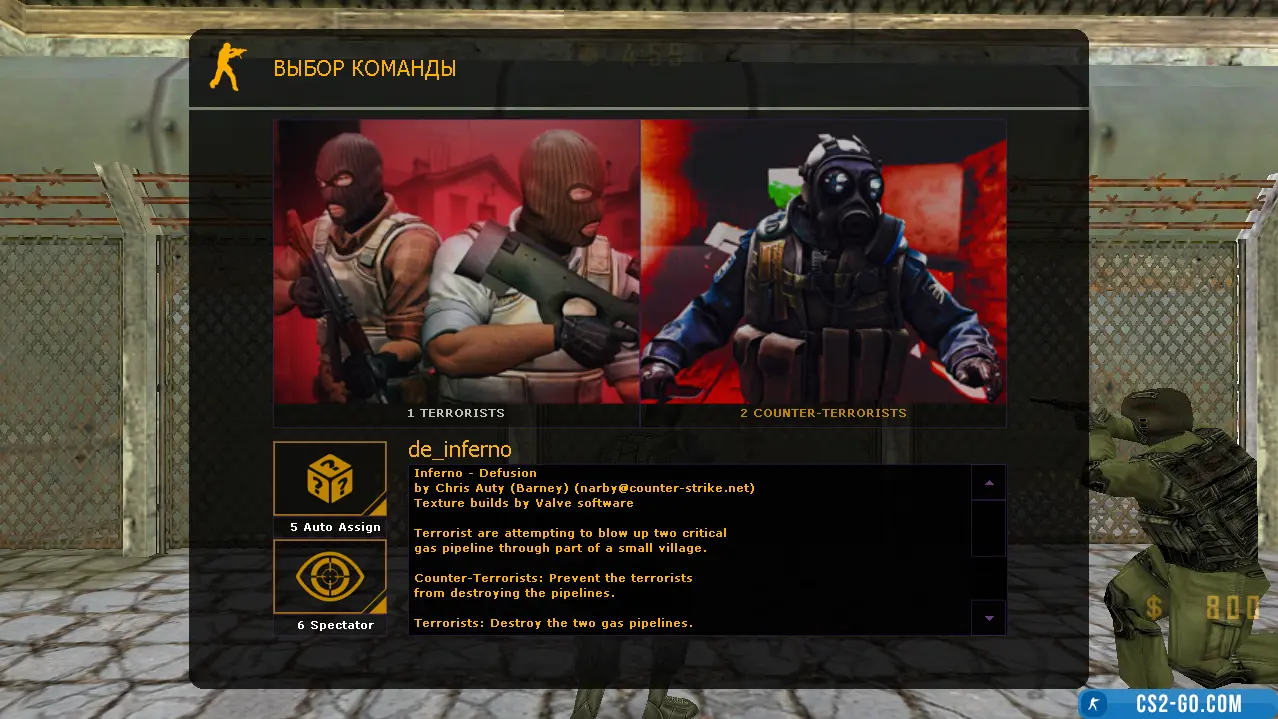Join the Terrorists team
Screen dimensions: 1278x719
coord(456,270)
